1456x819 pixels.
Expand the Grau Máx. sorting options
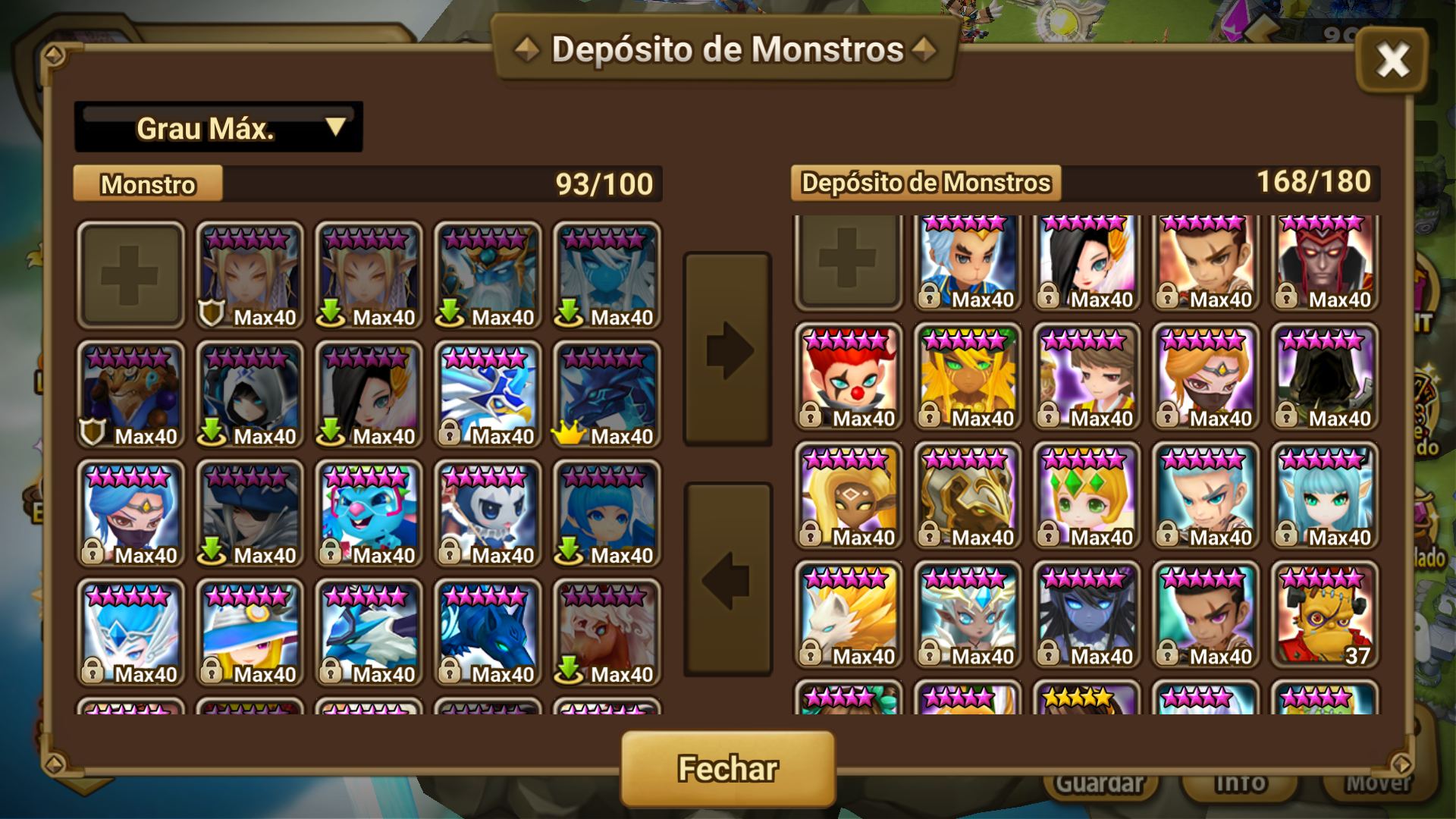(x=218, y=126)
